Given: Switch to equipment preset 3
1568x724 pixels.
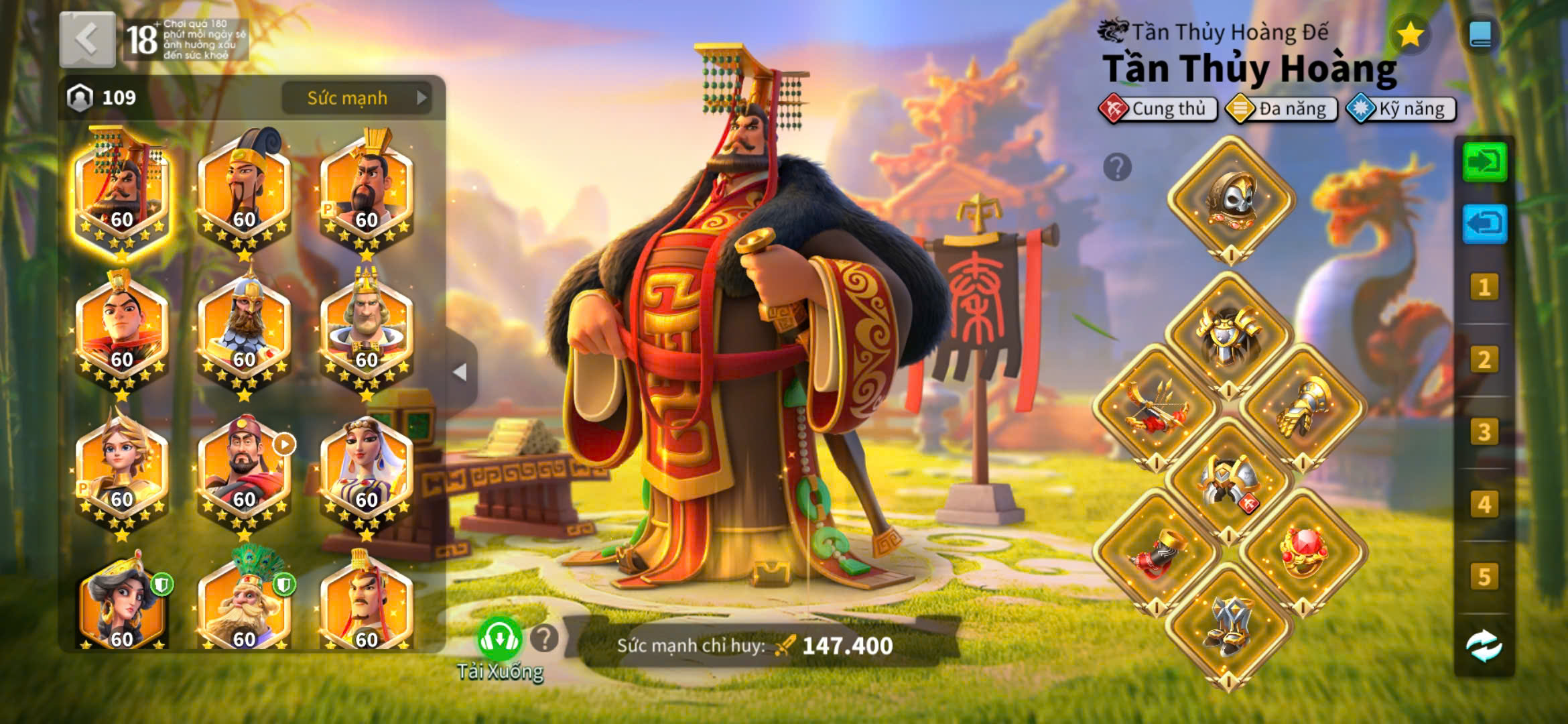Looking at the screenshot, I should [x=1484, y=432].
